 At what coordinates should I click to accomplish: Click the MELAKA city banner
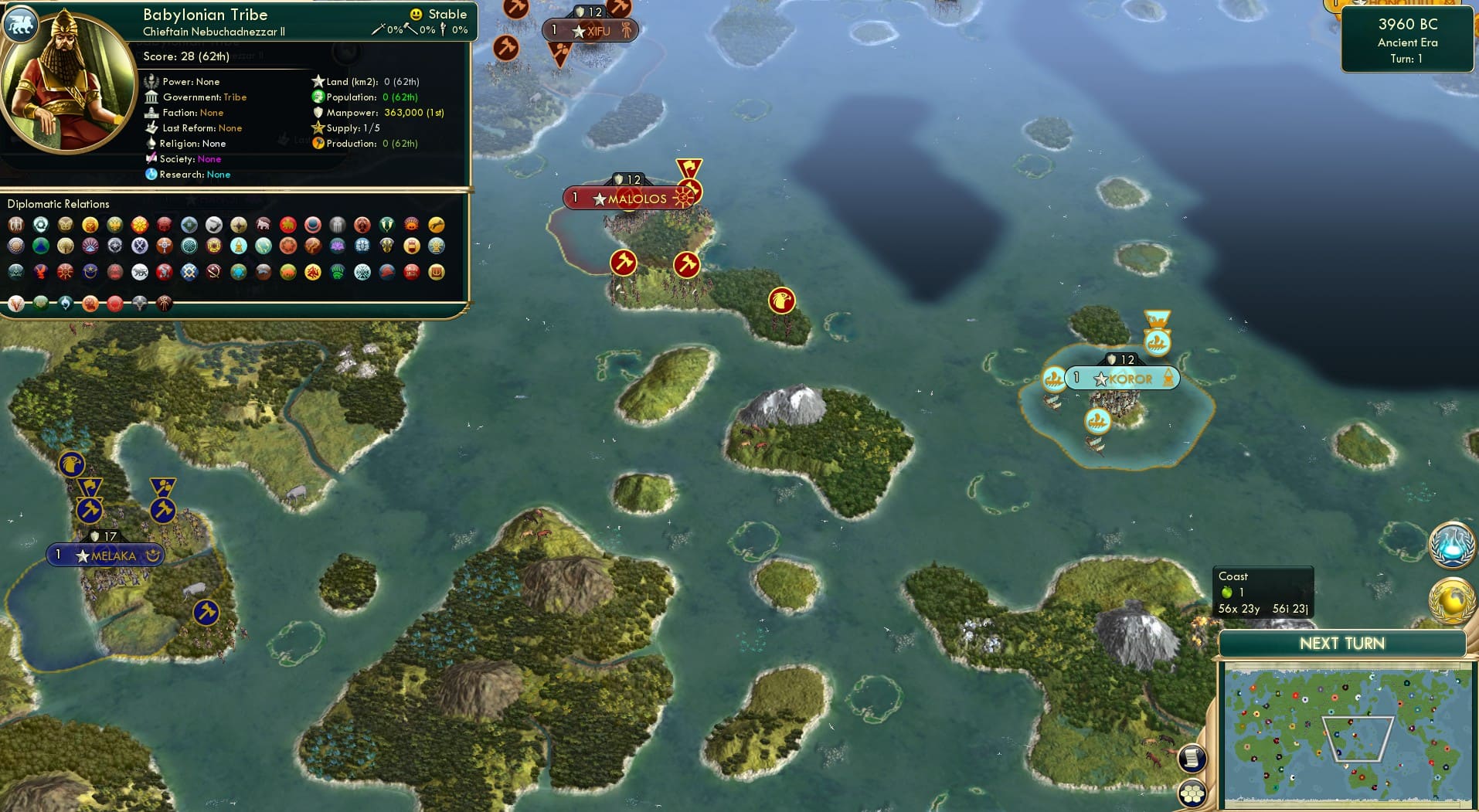pos(104,555)
